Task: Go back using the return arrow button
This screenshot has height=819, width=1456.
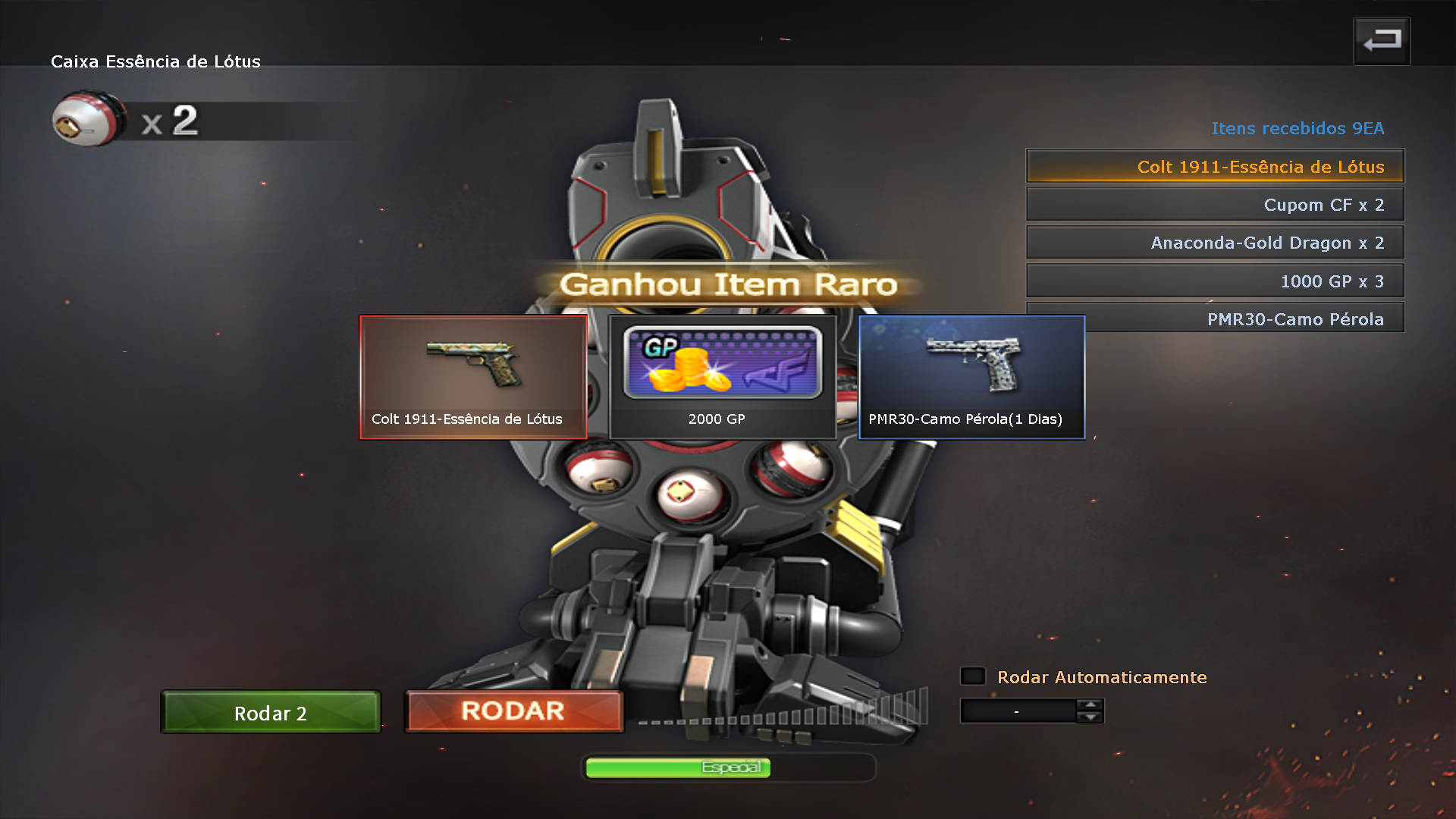Action: [x=1382, y=41]
